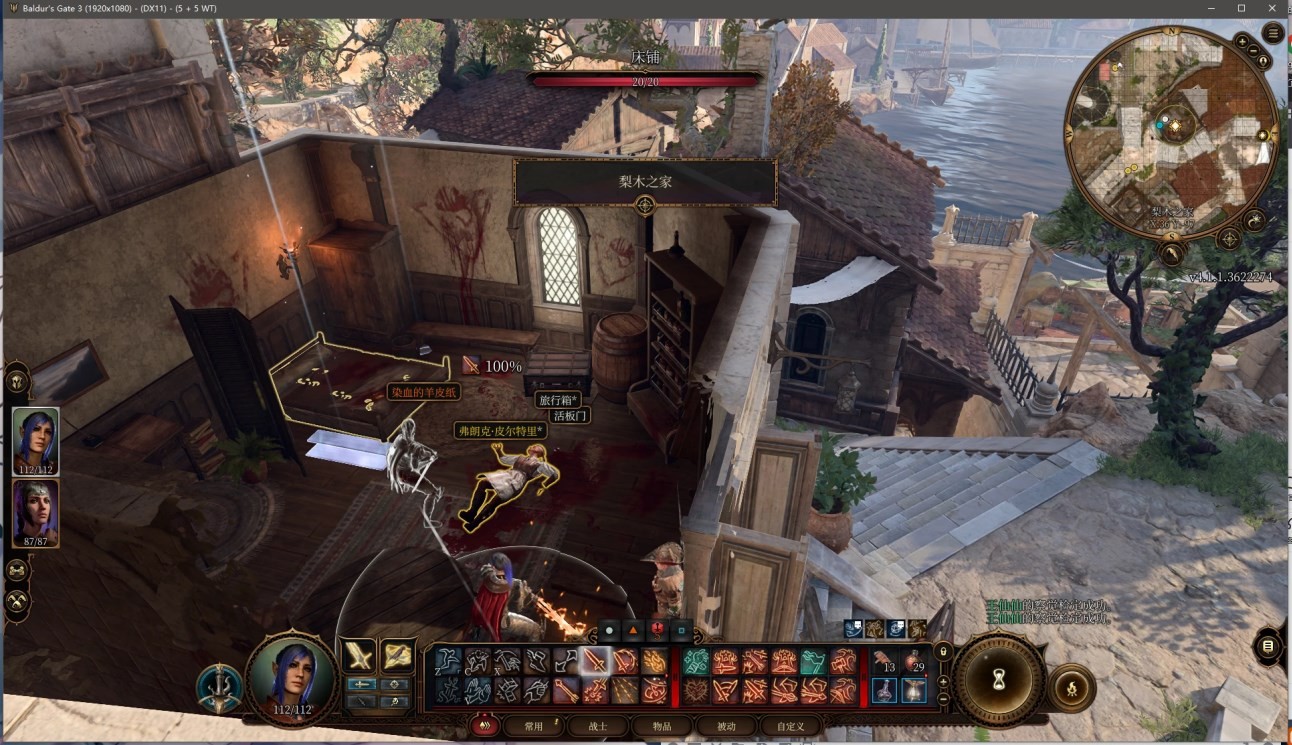Open the main menu hamburger button

click(x=1273, y=33)
